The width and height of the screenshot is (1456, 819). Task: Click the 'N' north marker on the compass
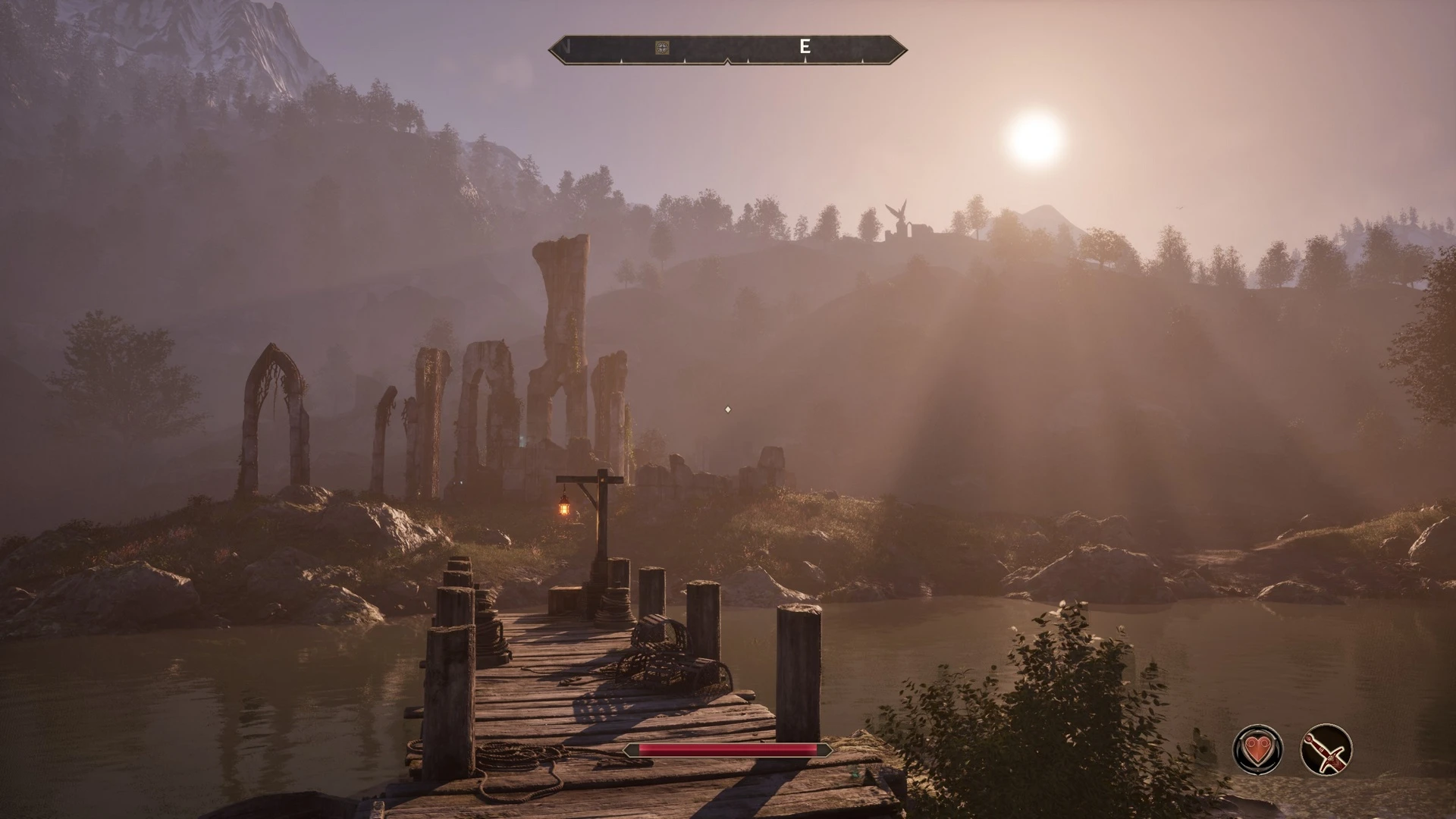565,47
